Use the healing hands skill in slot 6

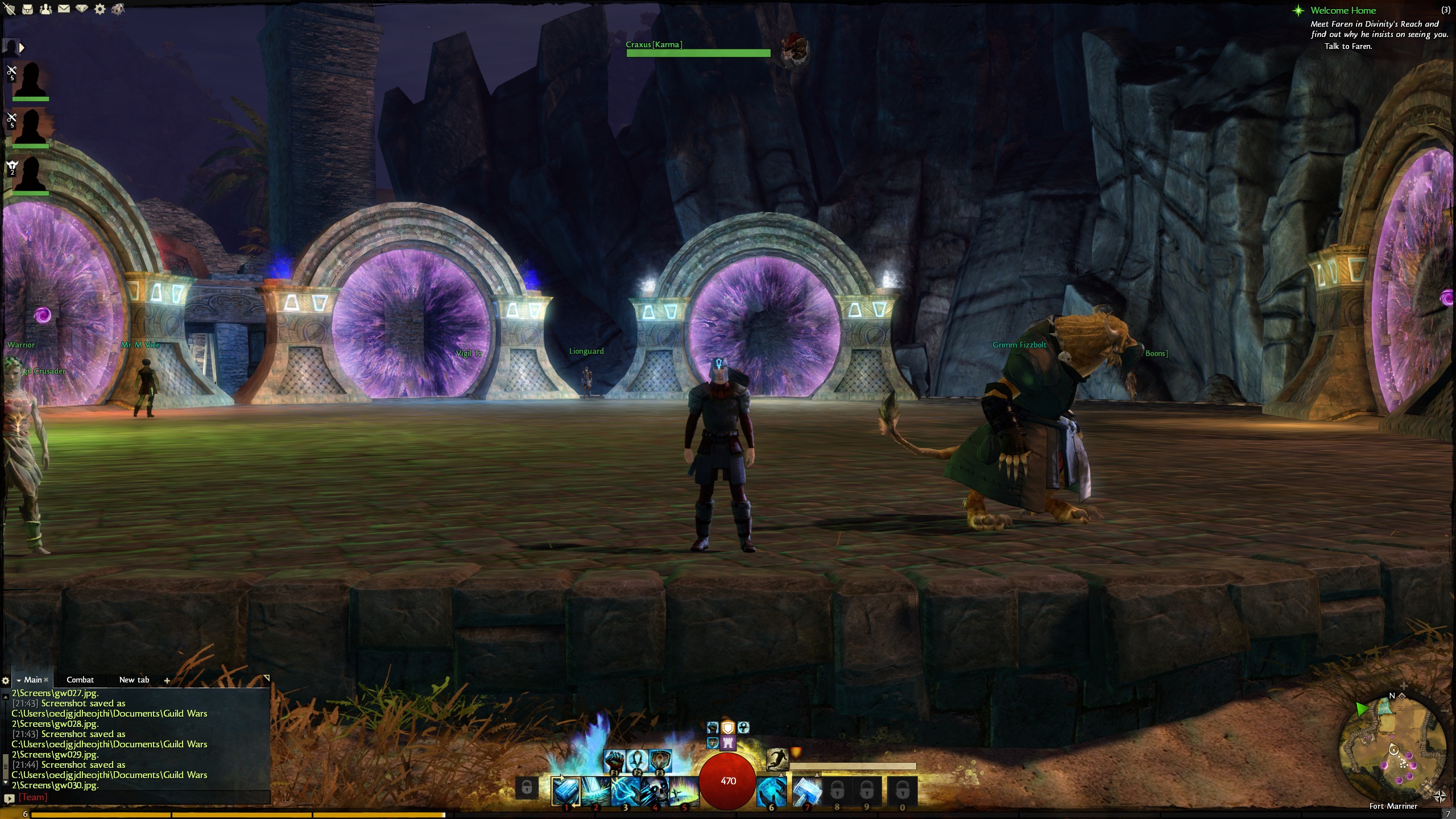pos(772,791)
